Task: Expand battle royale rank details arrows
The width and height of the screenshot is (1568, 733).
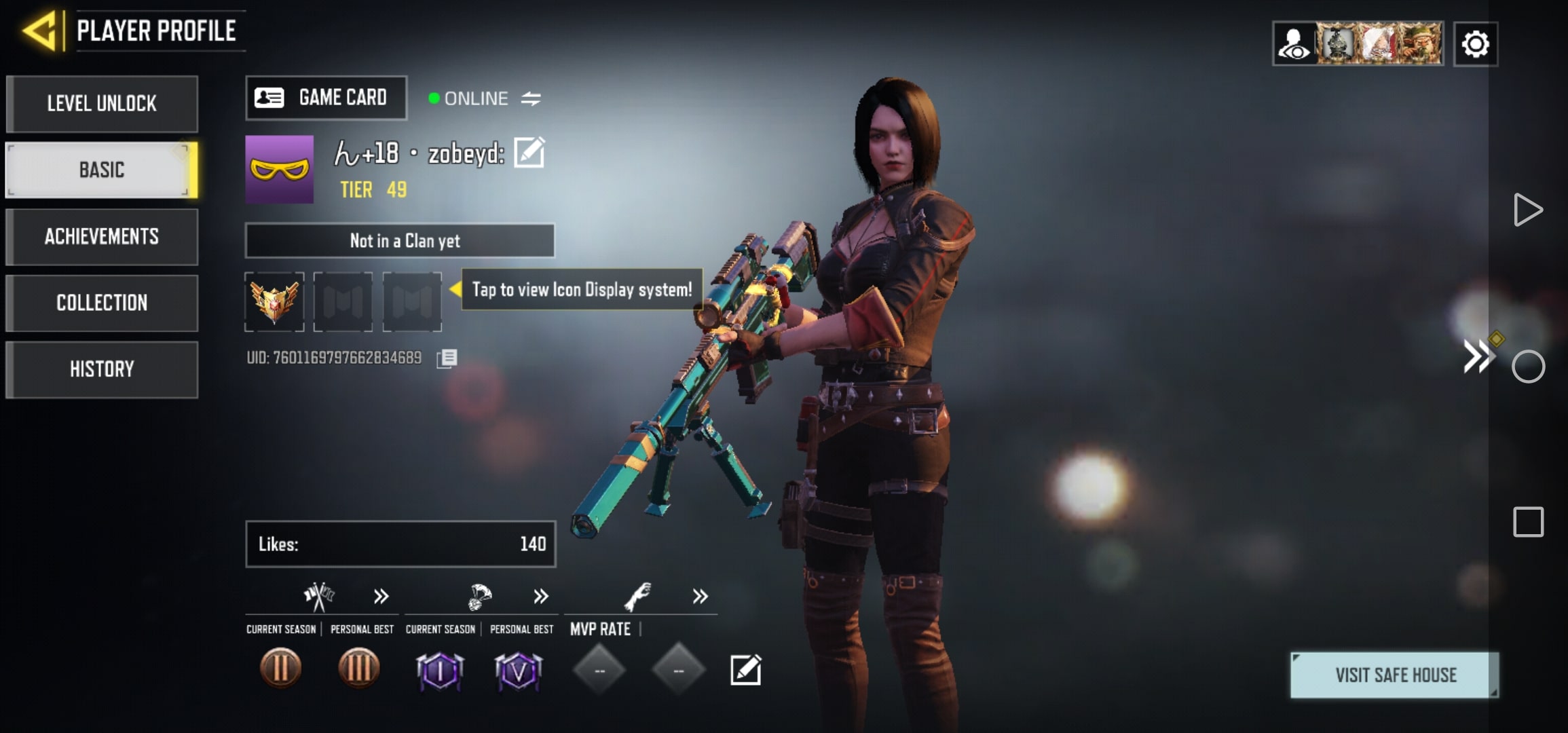Action: coord(540,597)
